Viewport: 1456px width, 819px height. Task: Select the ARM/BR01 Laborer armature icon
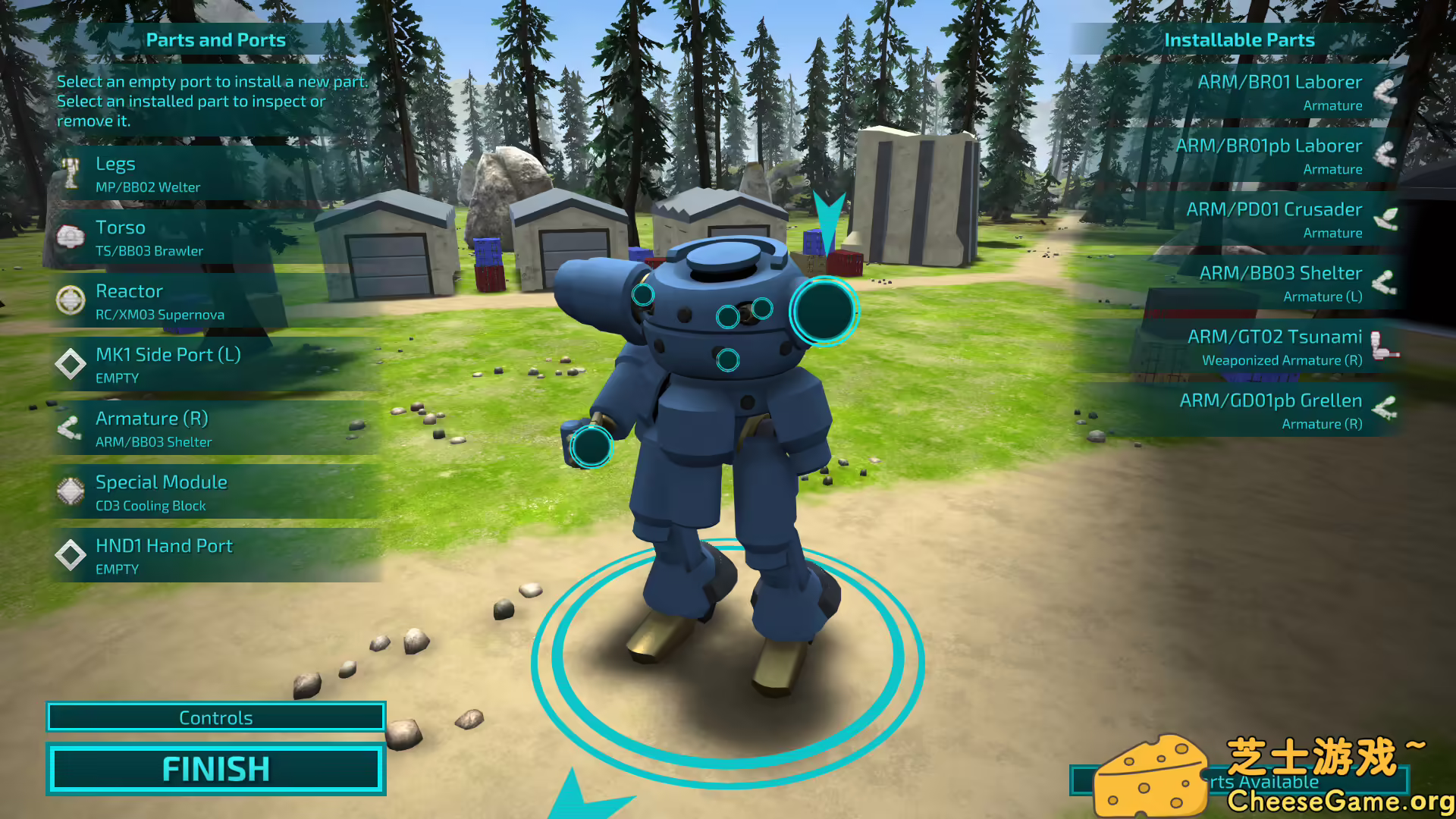(1388, 92)
